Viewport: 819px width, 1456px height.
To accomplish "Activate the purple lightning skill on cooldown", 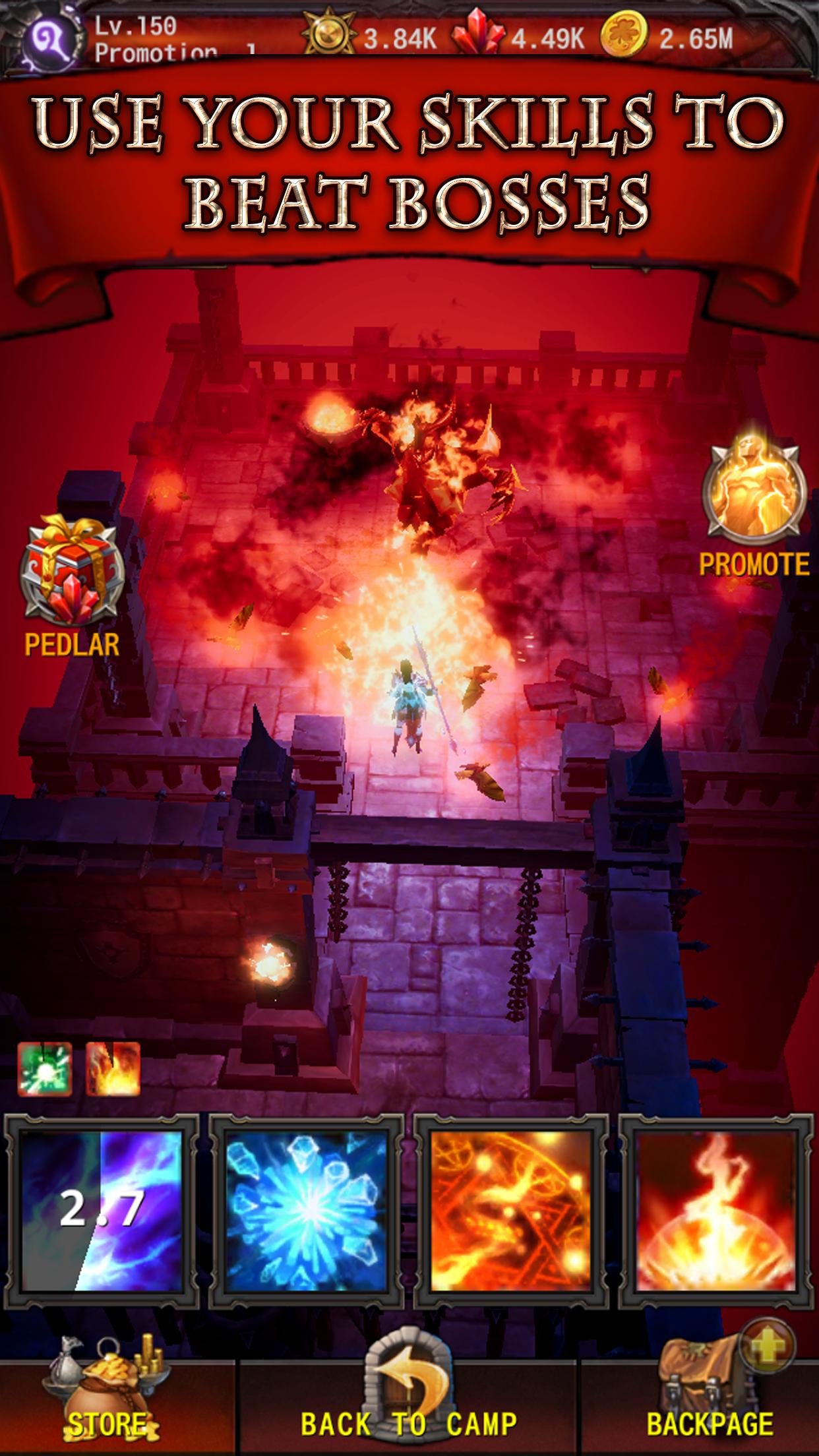I will tap(102, 1211).
